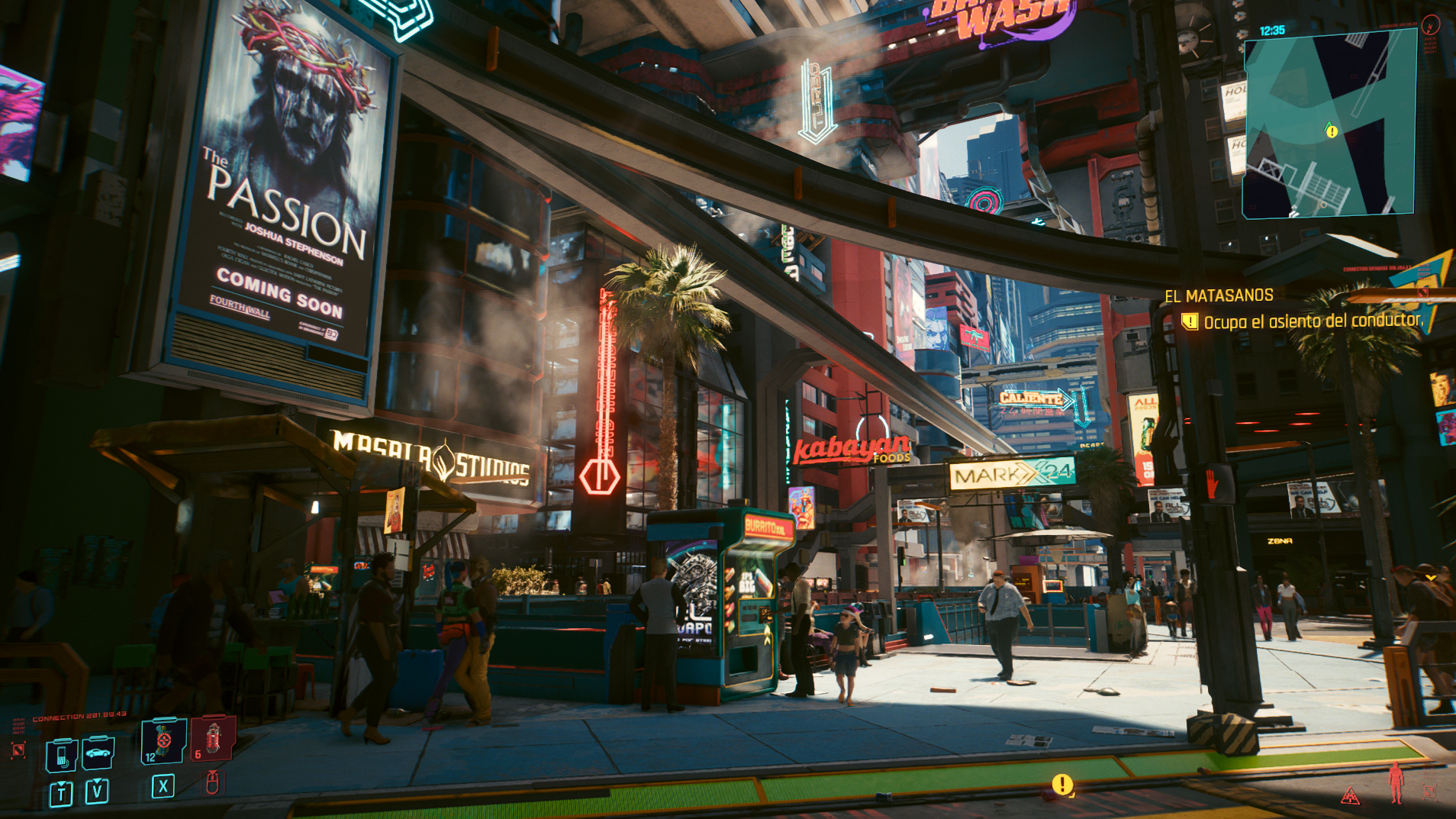Use the health inhaler slot with 12 charges
Image resolution: width=1456 pixels, height=819 pixels.
pyautogui.click(x=163, y=740)
